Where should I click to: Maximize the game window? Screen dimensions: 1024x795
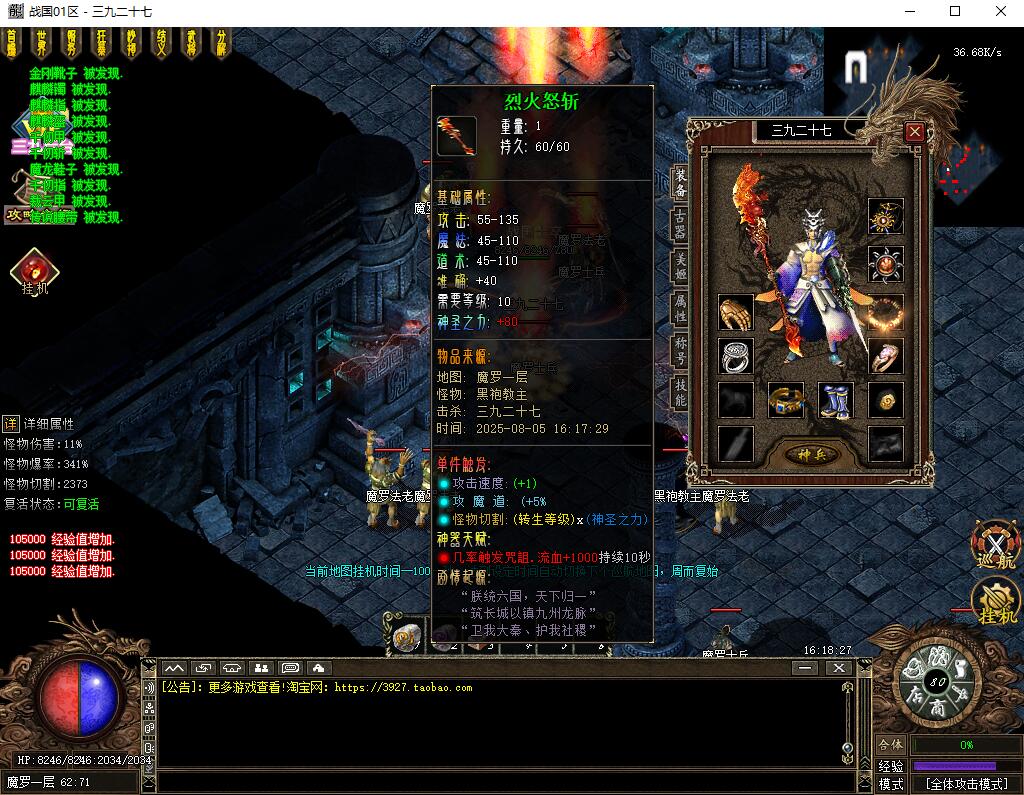[955, 12]
